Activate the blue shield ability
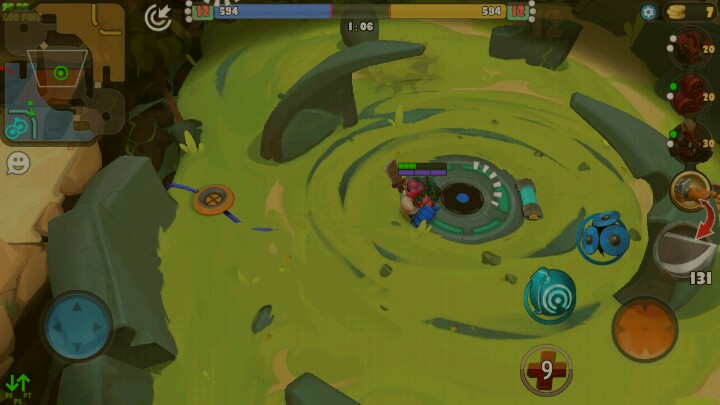 click(x=603, y=237)
